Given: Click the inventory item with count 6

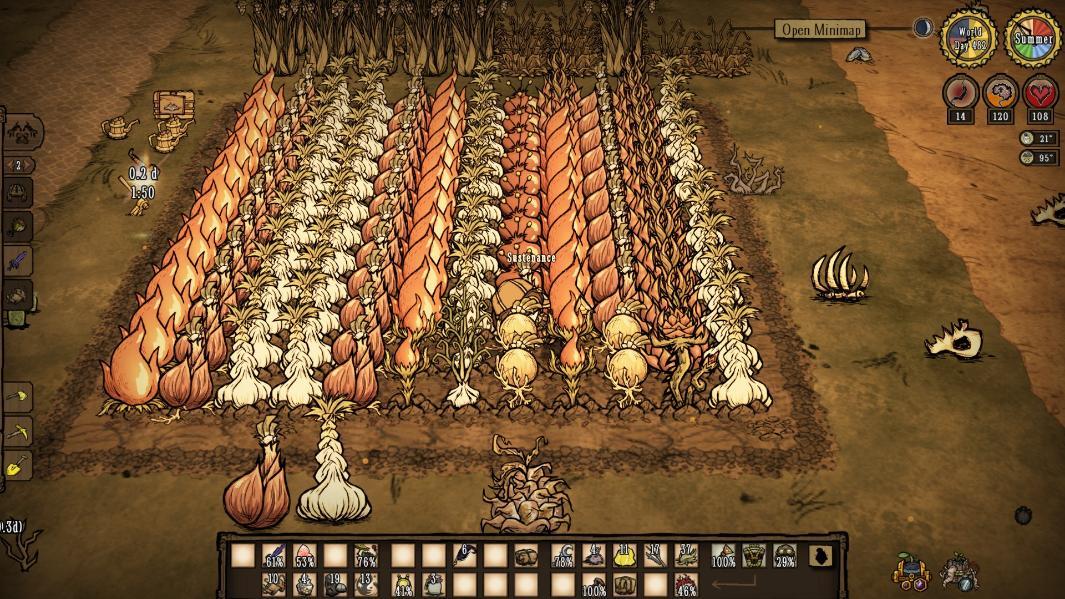Looking at the screenshot, I should click(x=465, y=556).
